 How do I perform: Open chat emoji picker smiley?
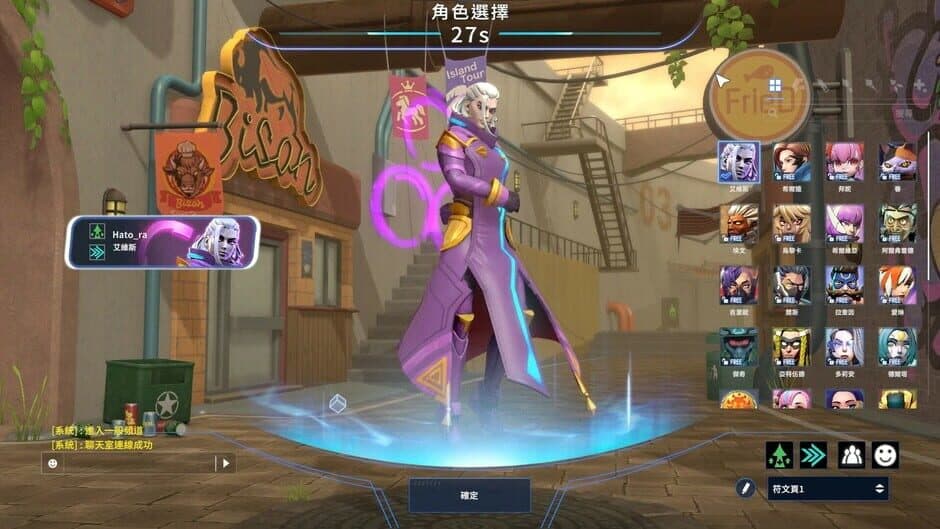click(53, 463)
